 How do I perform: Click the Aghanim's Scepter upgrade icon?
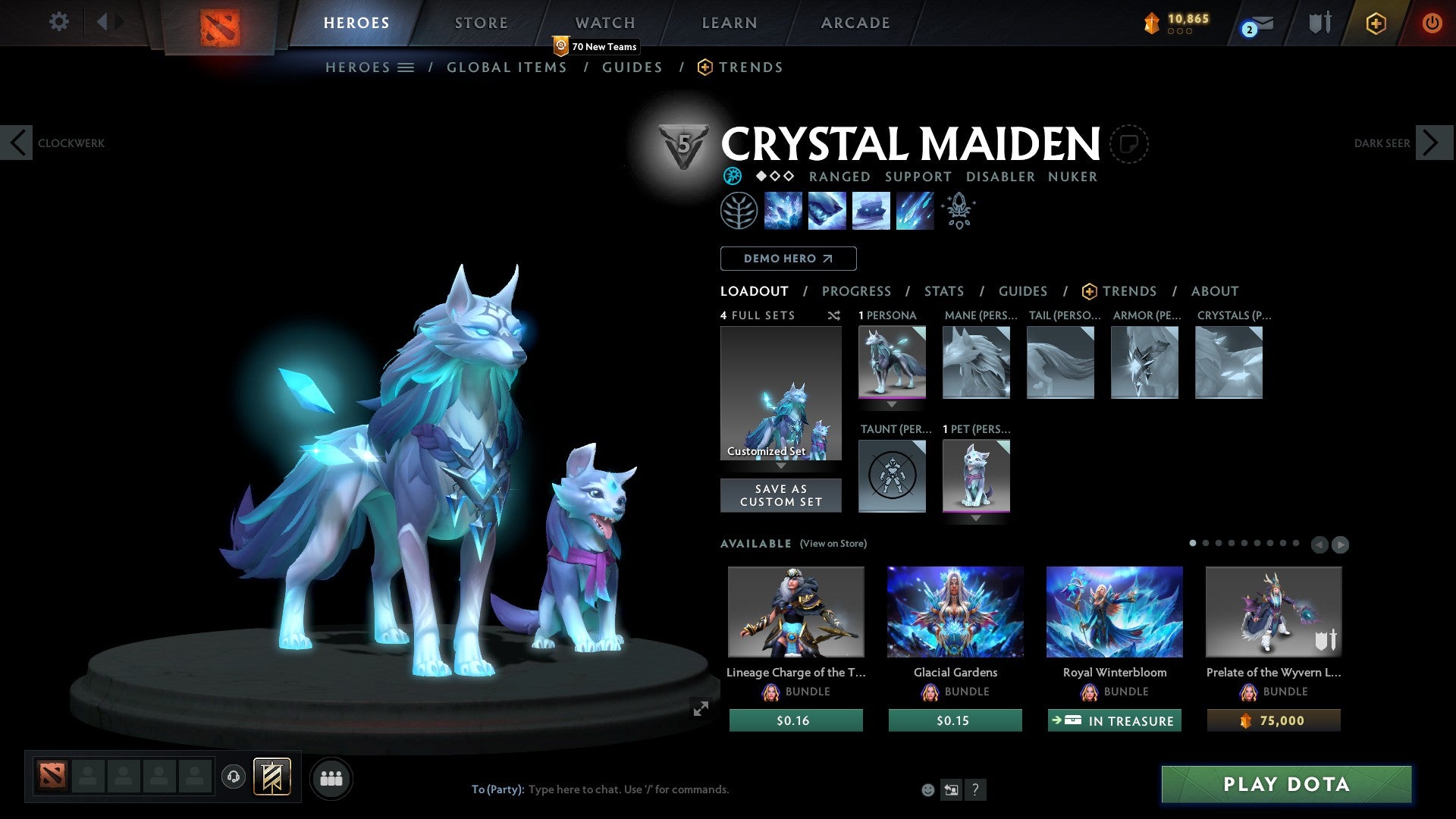(957, 210)
